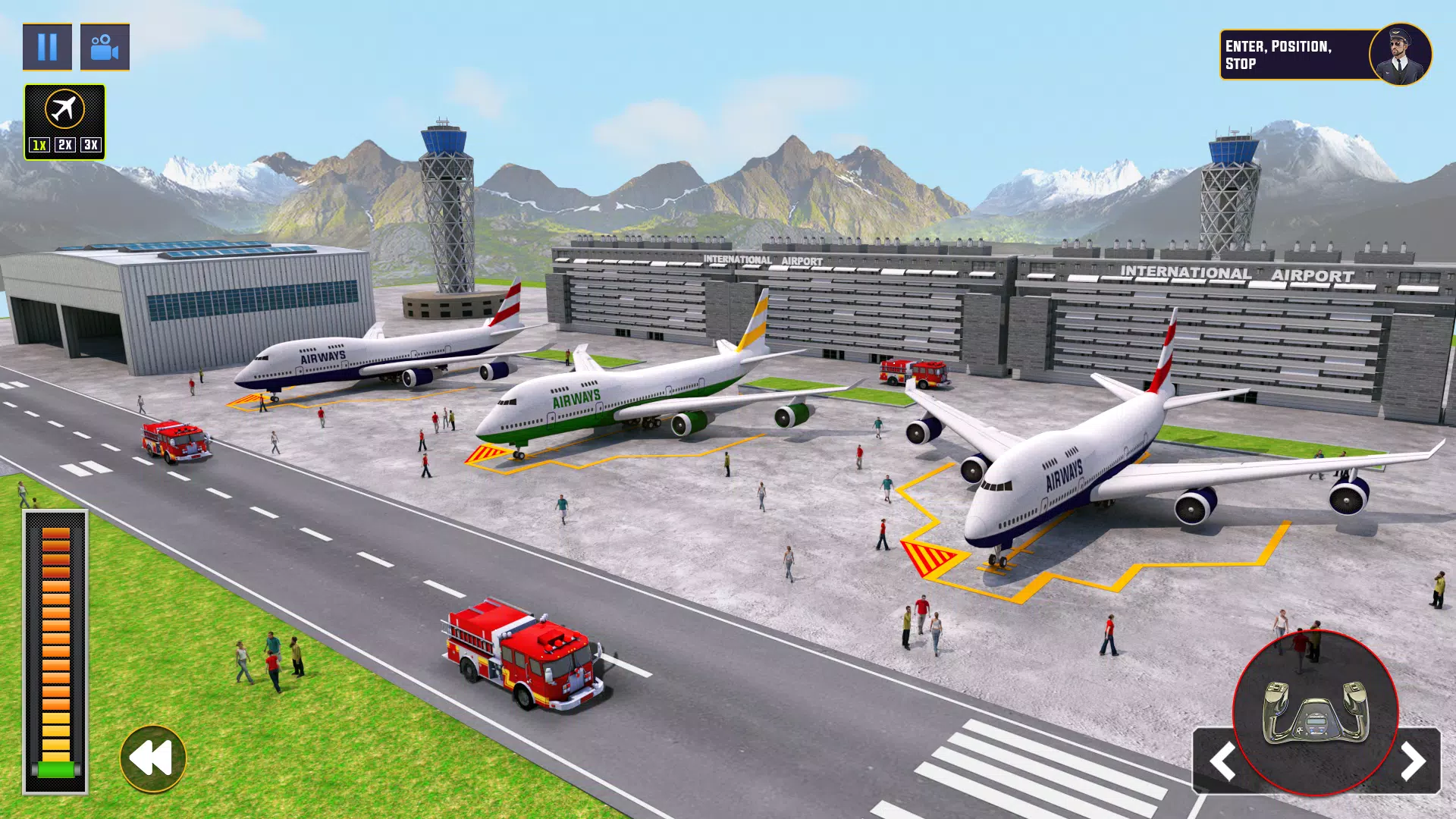Switch to 2X flight speed
1456x819 pixels.
[66, 144]
